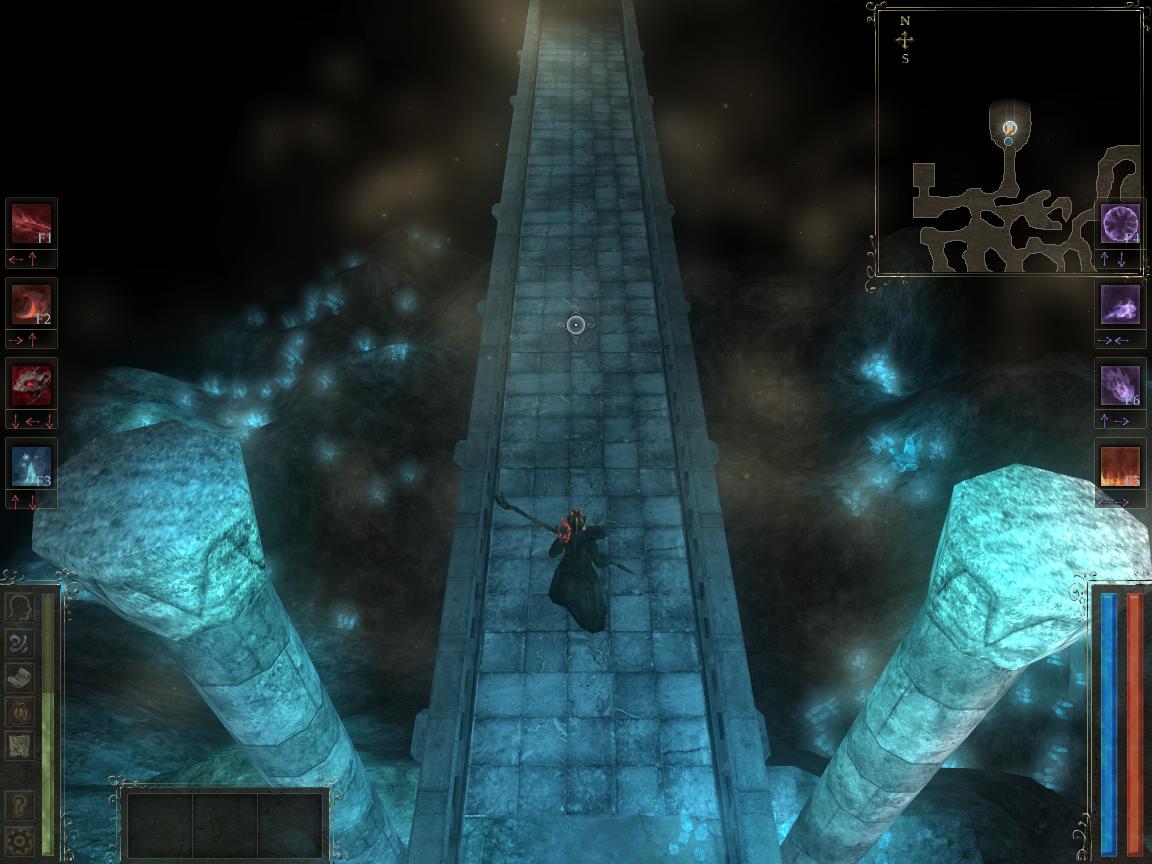This screenshot has width=1152, height=864.
Task: Open help with the question mark
Action: (x=19, y=804)
